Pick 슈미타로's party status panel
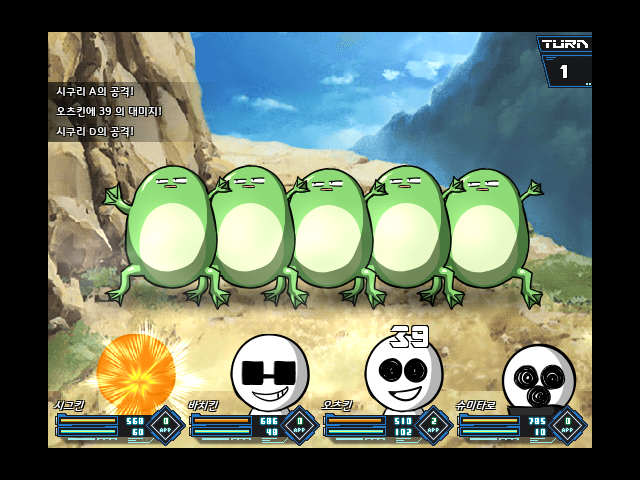 [518, 424]
